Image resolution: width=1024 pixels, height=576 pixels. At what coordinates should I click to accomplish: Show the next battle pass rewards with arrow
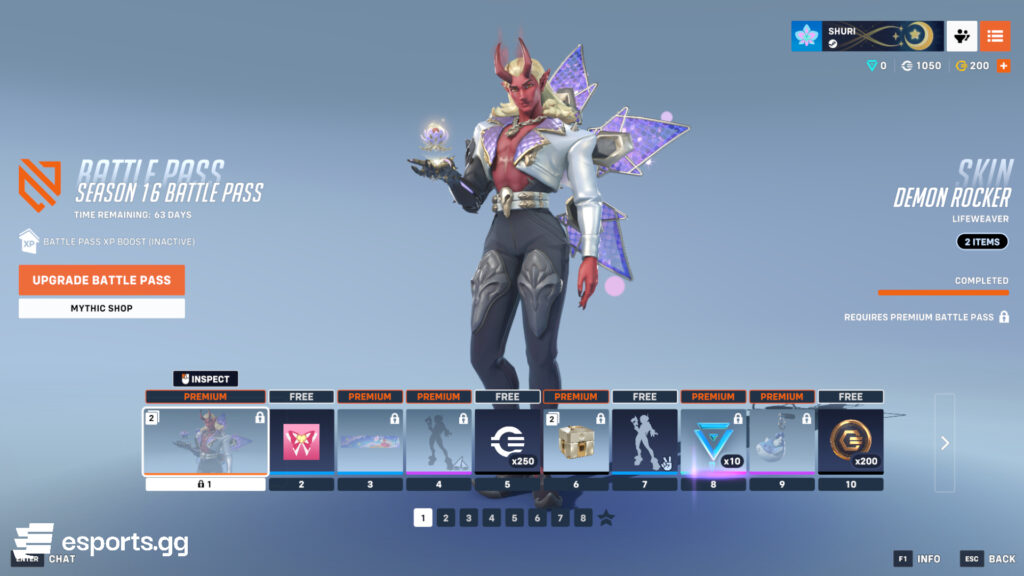[x=945, y=442]
